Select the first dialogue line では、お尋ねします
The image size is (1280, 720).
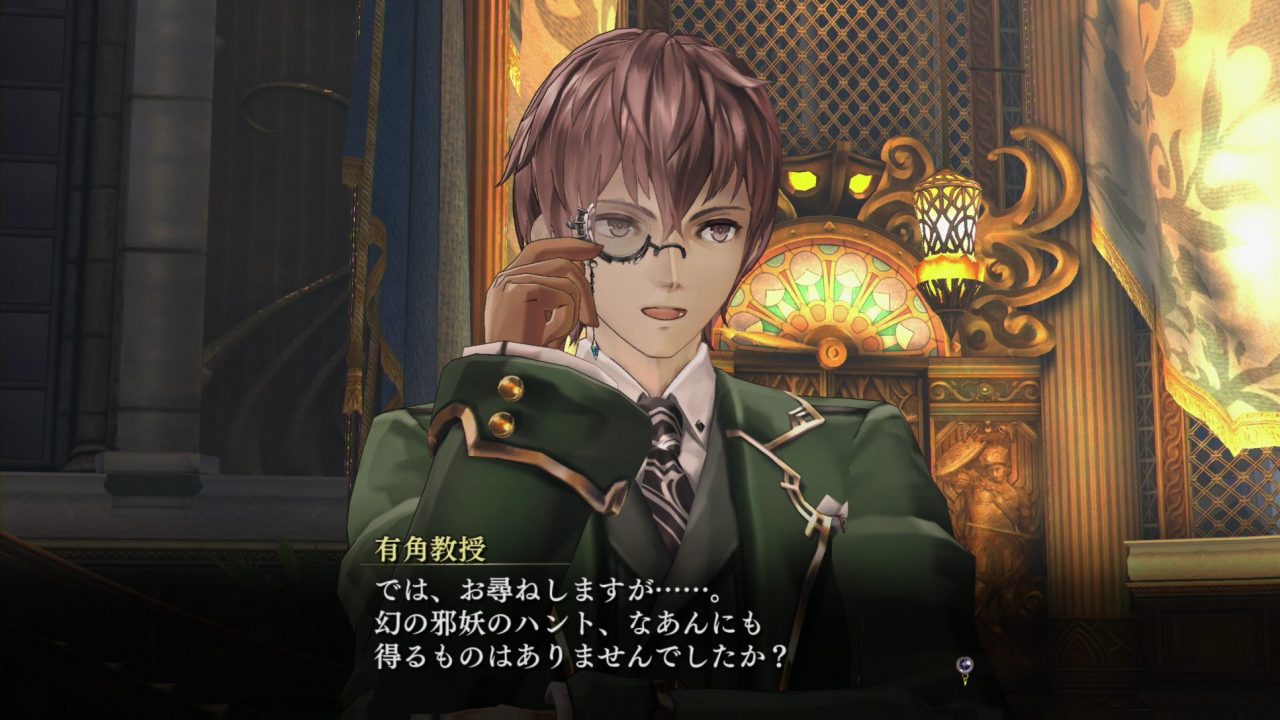[x=480, y=590]
